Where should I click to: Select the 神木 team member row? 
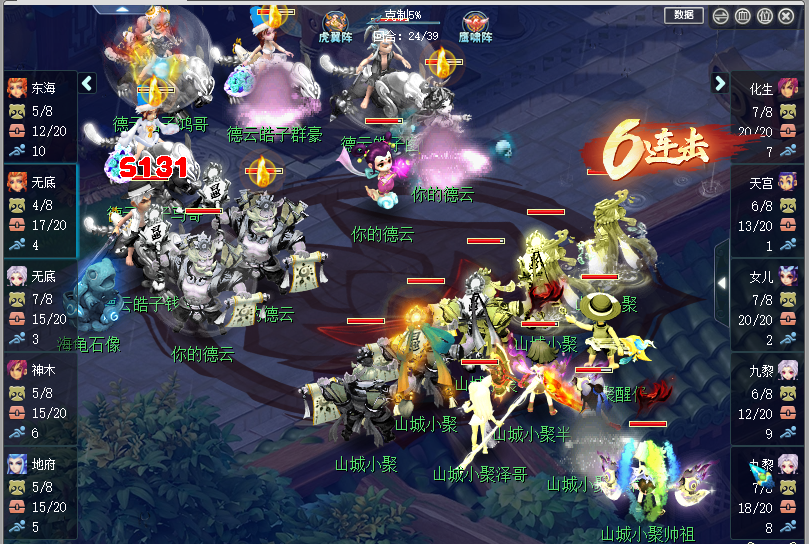[x=39, y=401]
